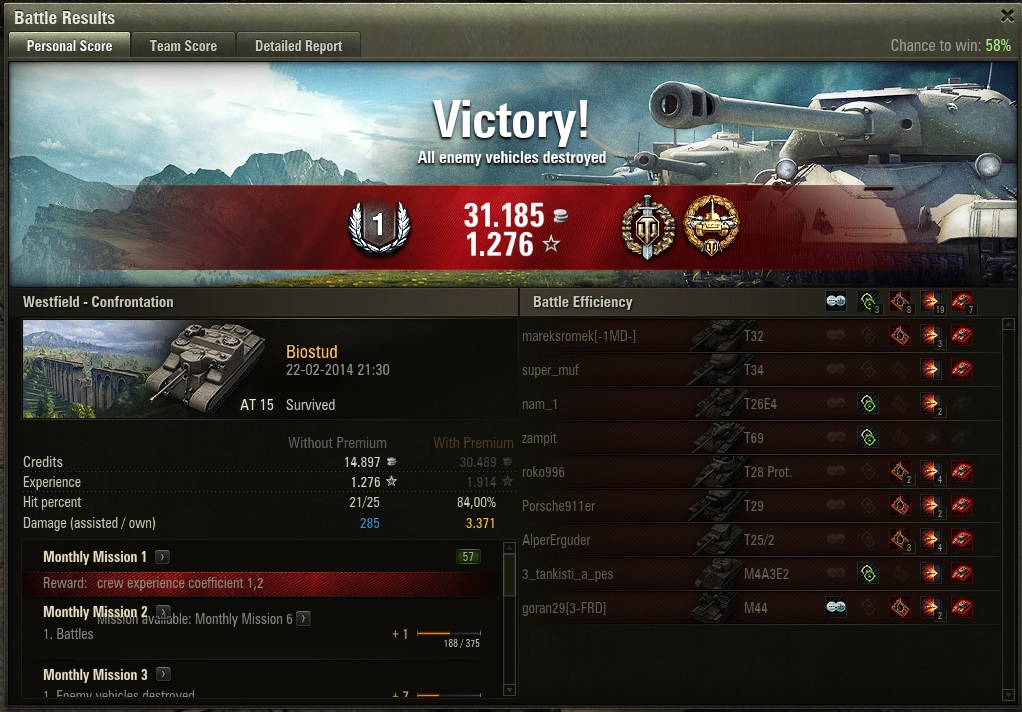Select the Personal Score tab

(69, 46)
